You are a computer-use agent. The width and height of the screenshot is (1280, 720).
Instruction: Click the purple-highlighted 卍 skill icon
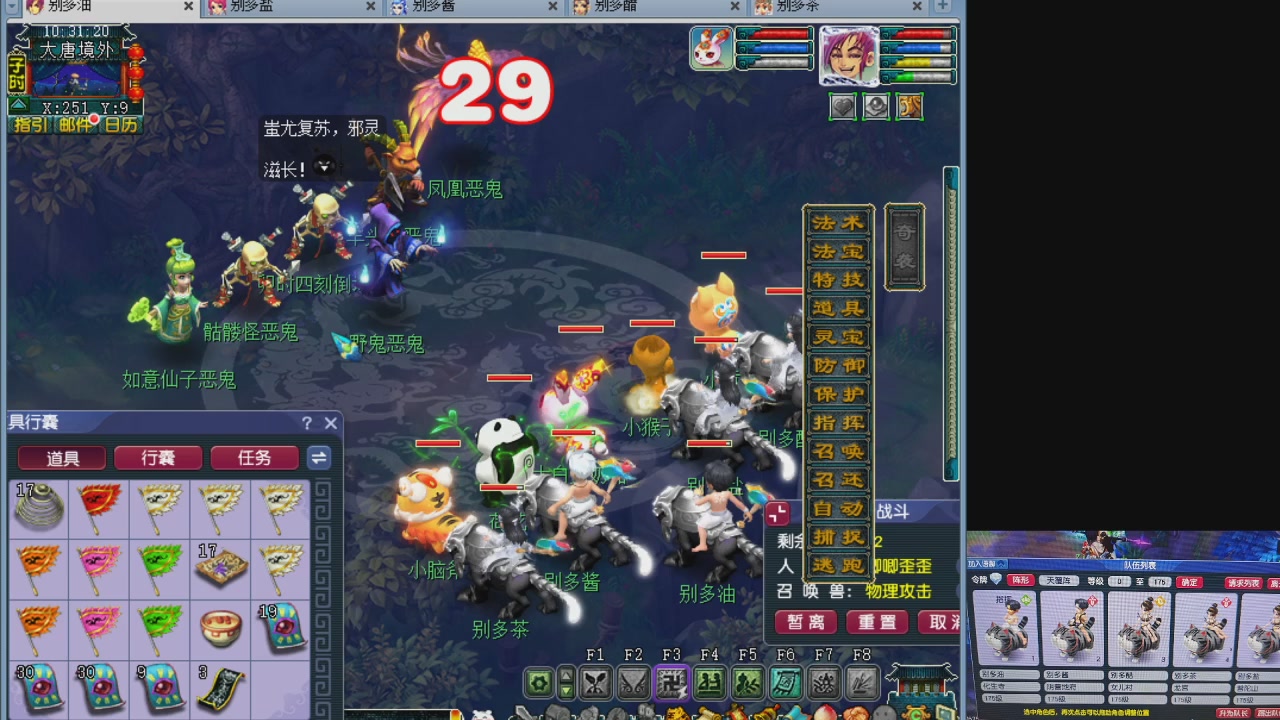(670, 683)
